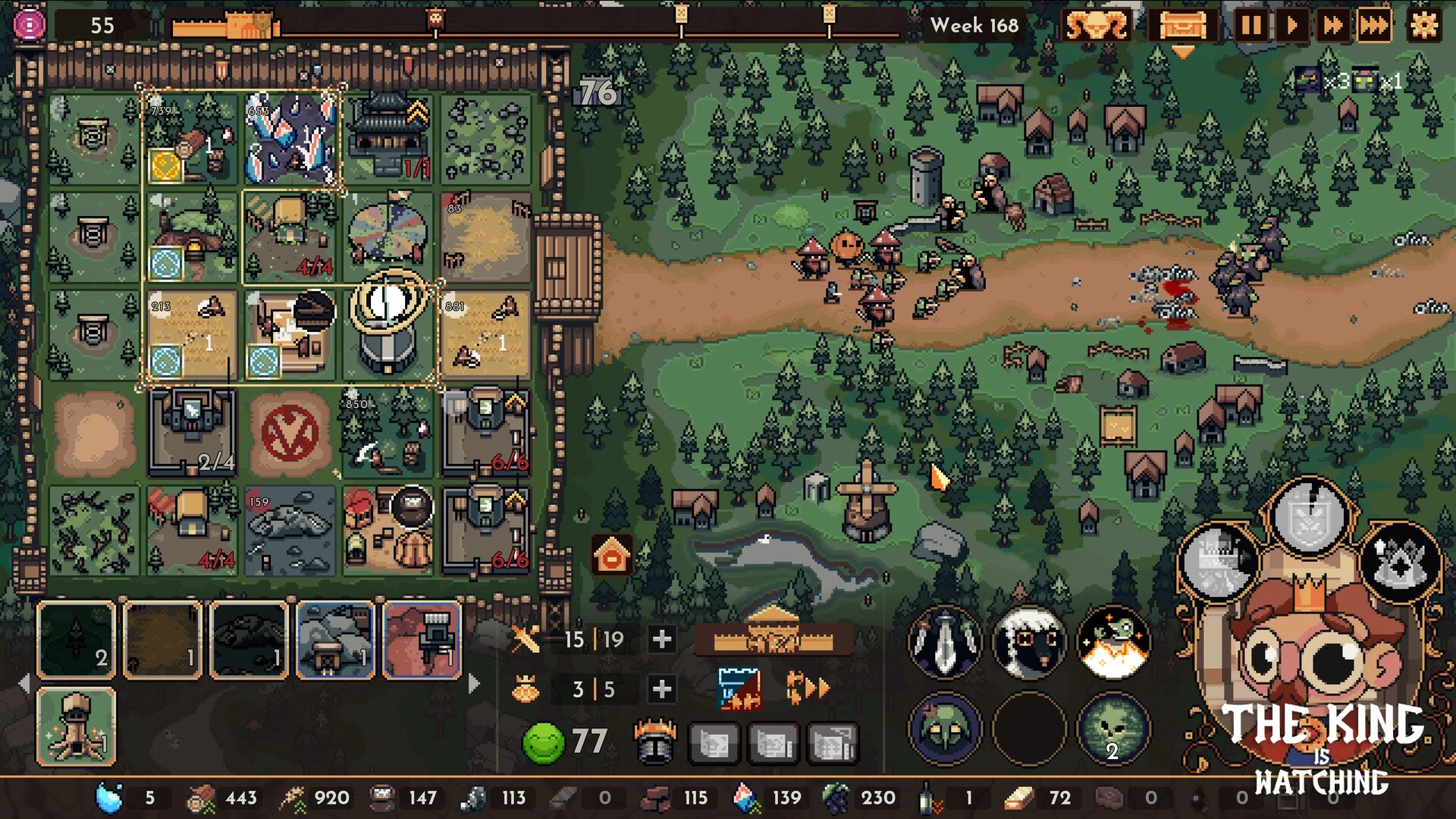Set double fast-forward speed

click(x=1332, y=26)
